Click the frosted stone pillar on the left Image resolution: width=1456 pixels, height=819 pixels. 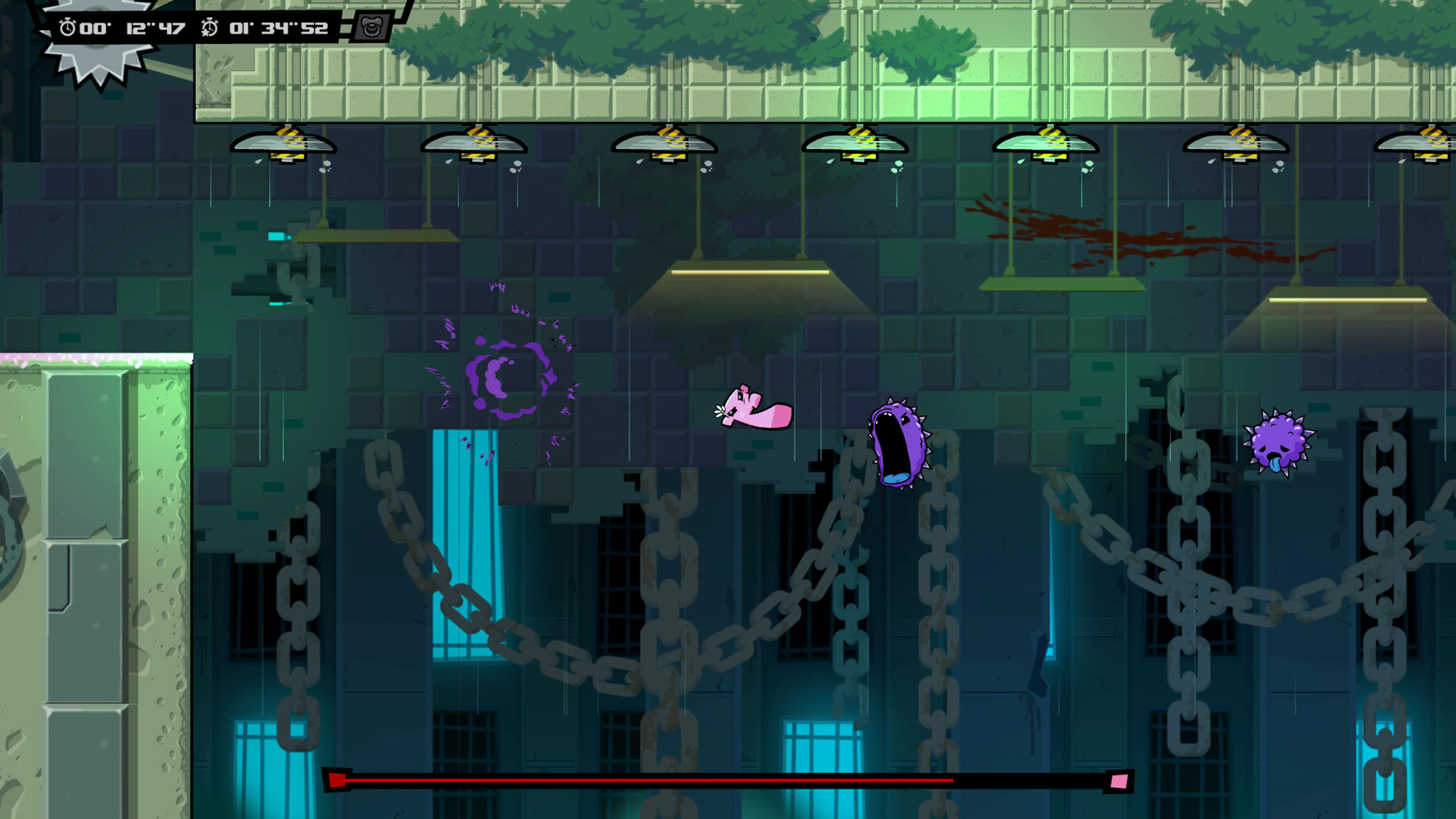[96, 537]
